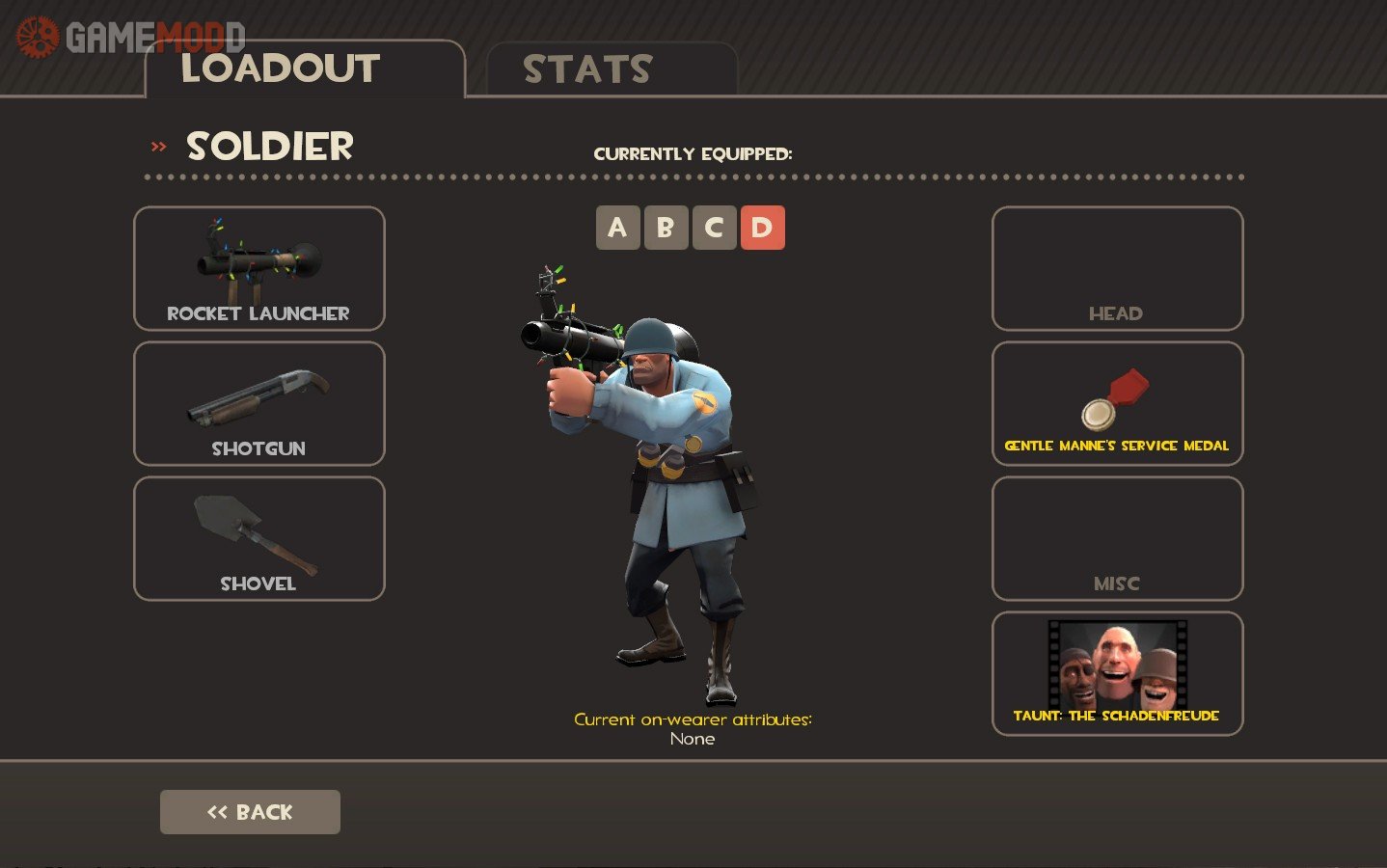Visit the GameModd watermark logo

tap(130, 37)
